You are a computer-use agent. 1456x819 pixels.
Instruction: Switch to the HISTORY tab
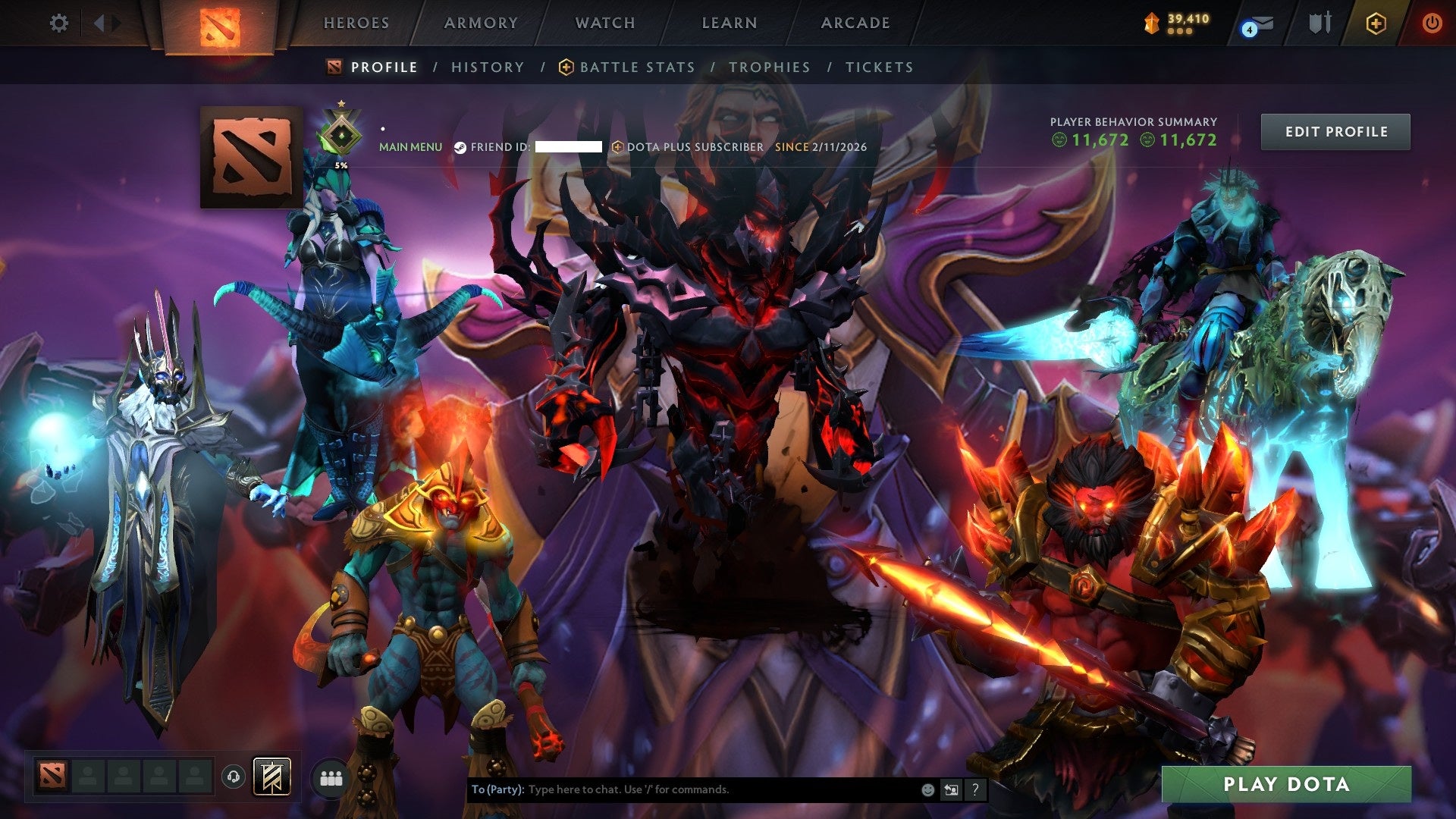click(x=486, y=67)
